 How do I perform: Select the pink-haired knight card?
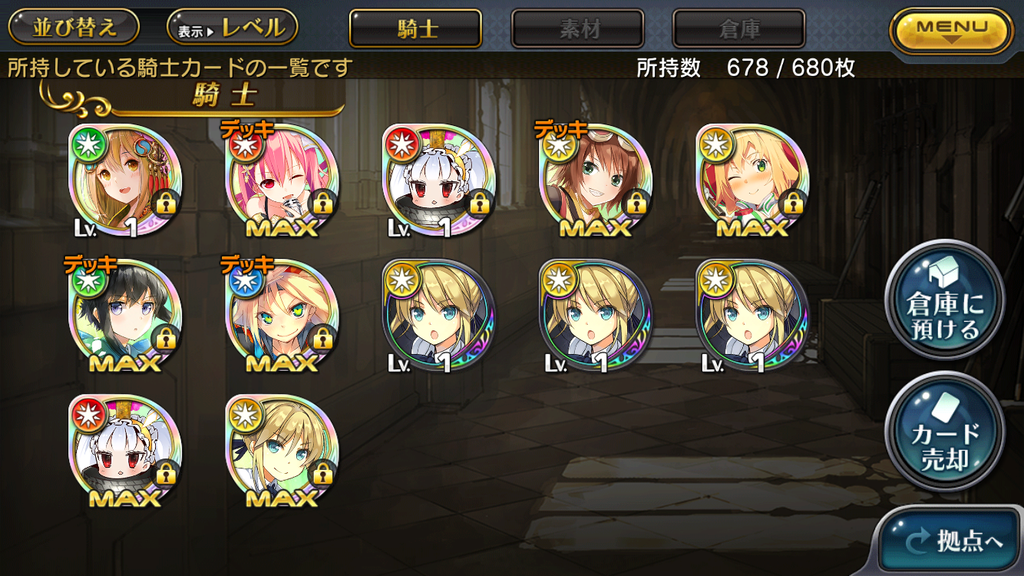283,180
